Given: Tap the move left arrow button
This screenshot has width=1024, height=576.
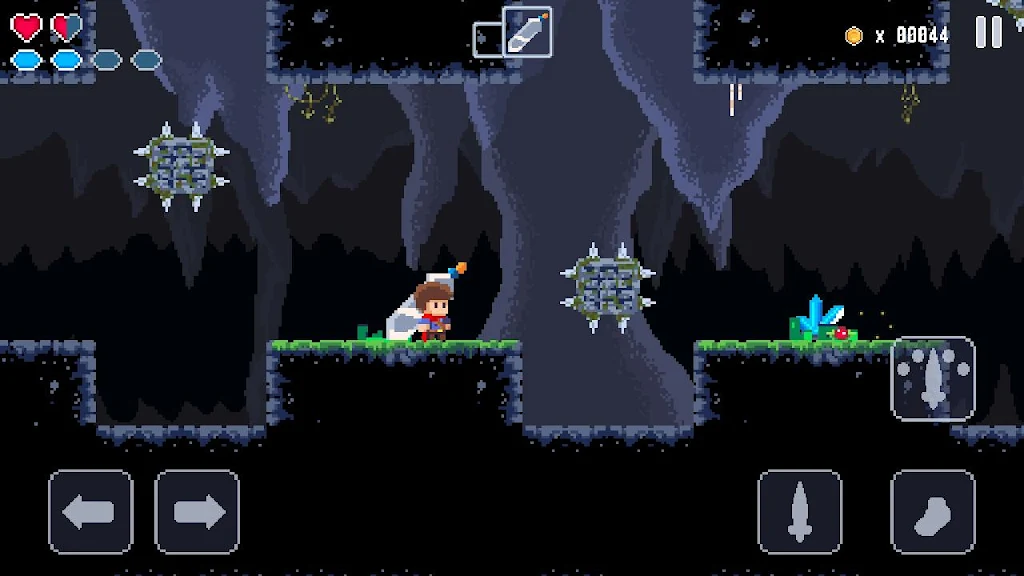Looking at the screenshot, I should (91, 512).
